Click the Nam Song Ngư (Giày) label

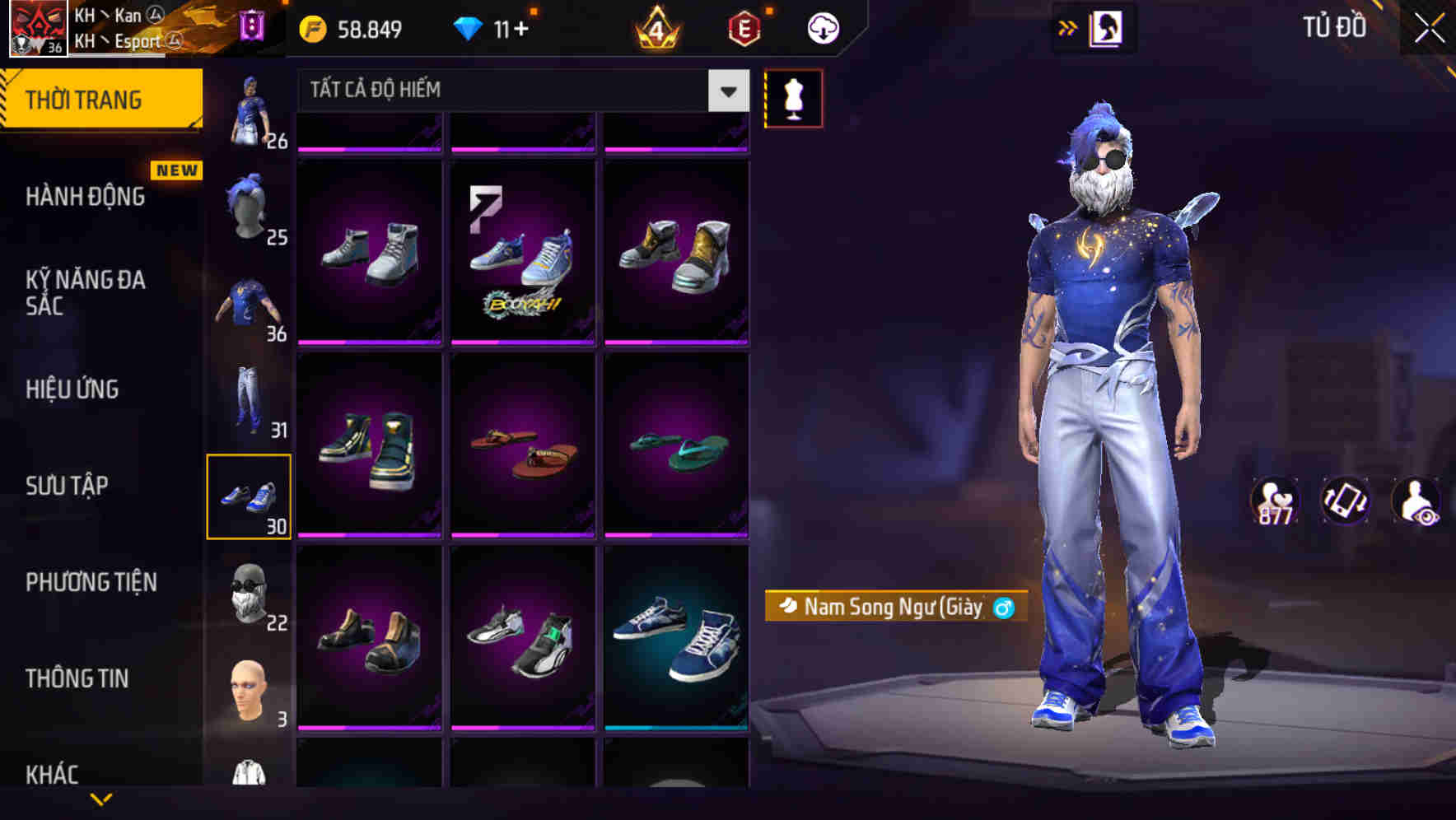point(894,608)
